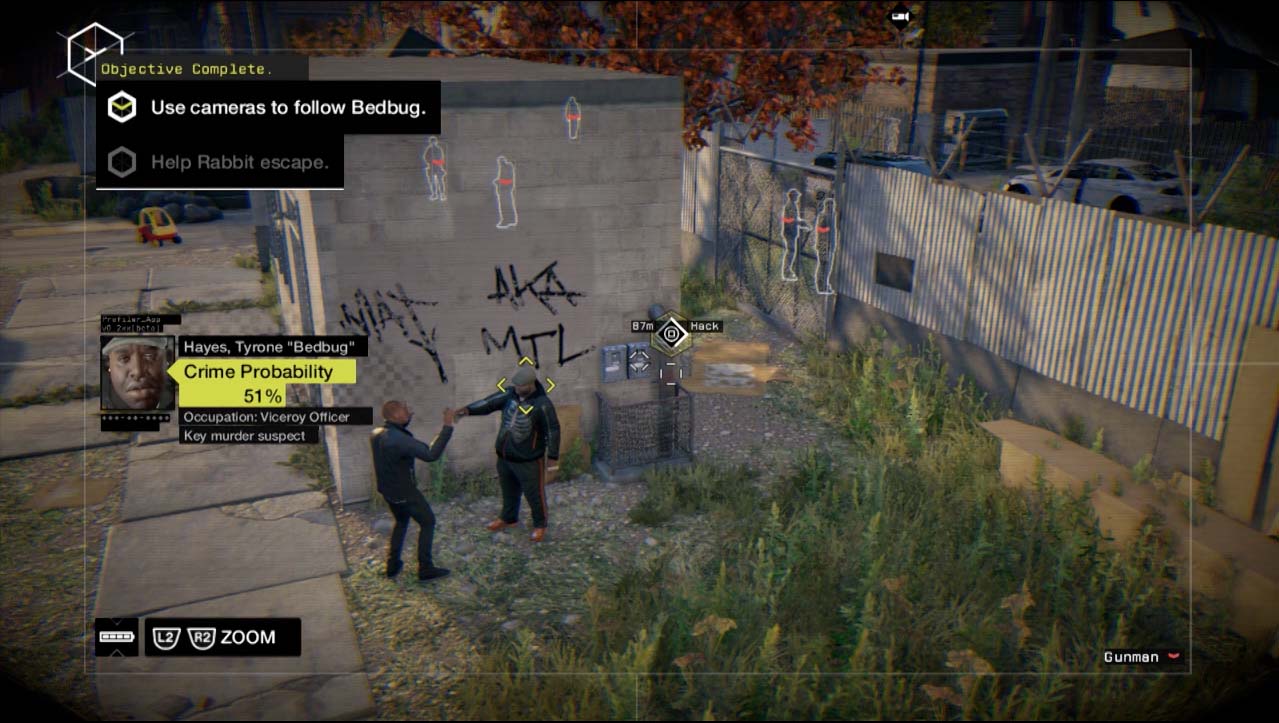Select the 'Help Rabbit escape' objective
Image resolution: width=1279 pixels, height=723 pixels.
[239, 162]
